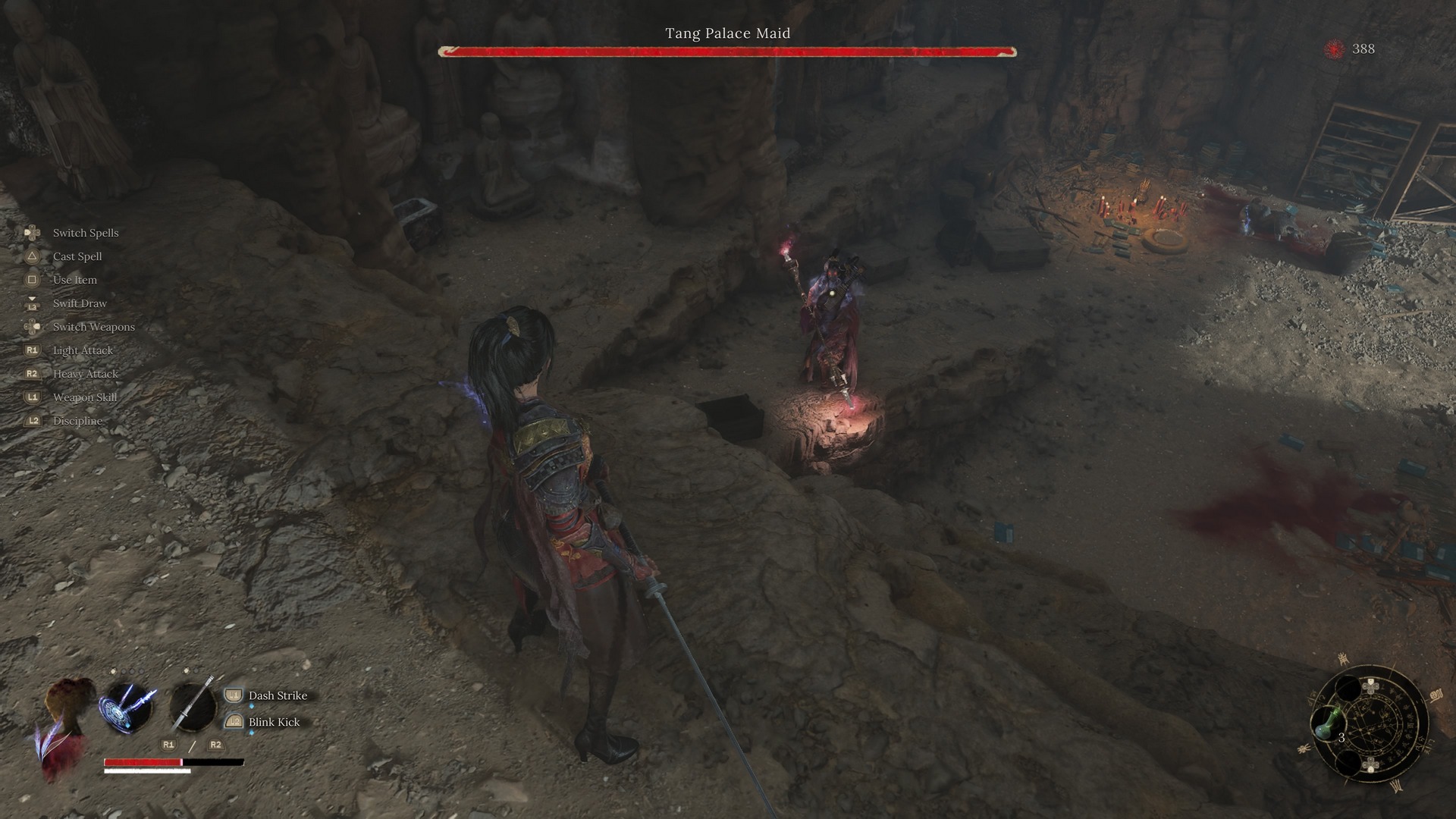Viewport: 1456px width, 819px height.
Task: Activate the Dash Strike weapon skill
Action: tap(277, 695)
